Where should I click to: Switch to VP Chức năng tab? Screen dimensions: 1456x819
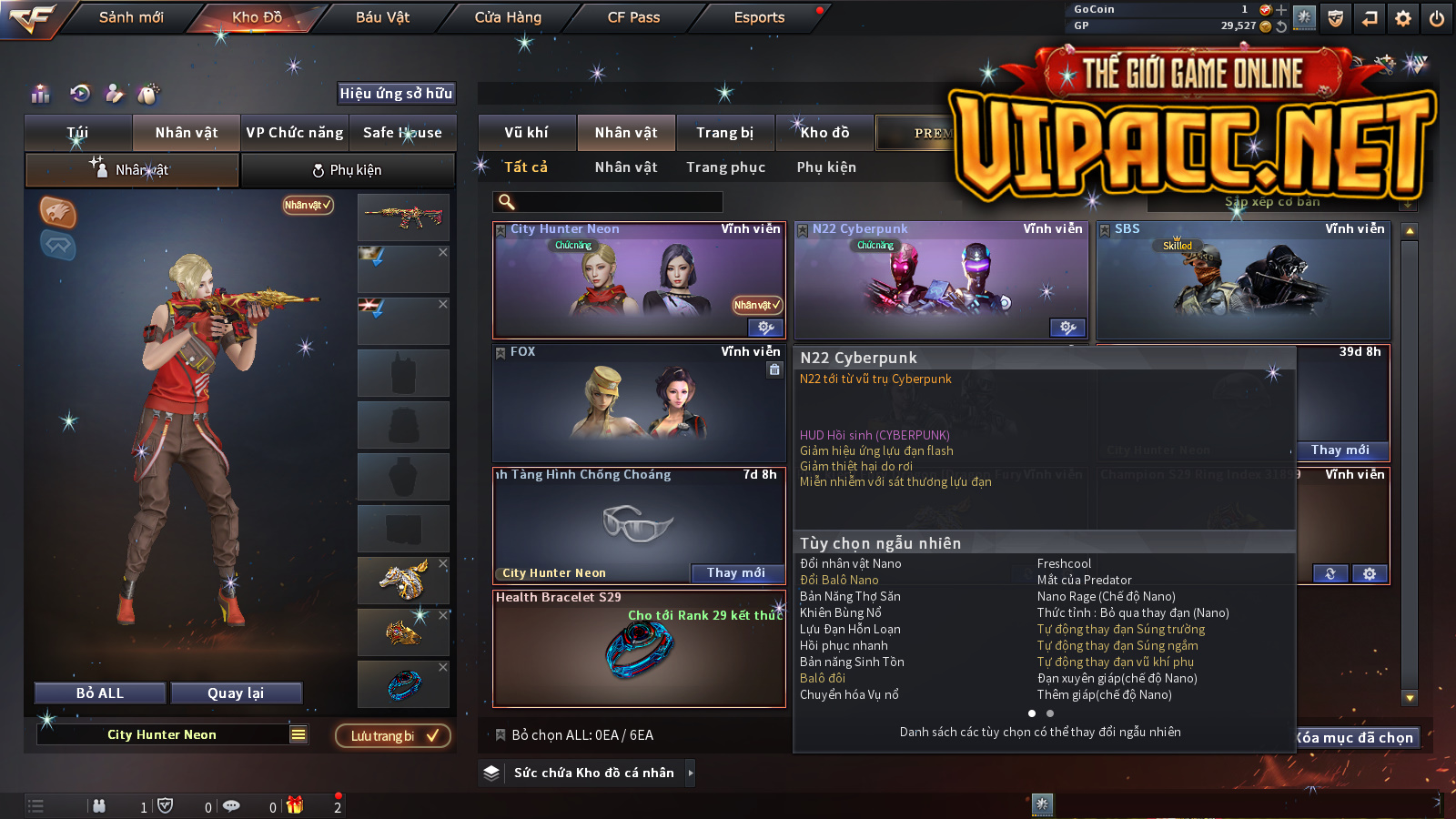tap(295, 133)
